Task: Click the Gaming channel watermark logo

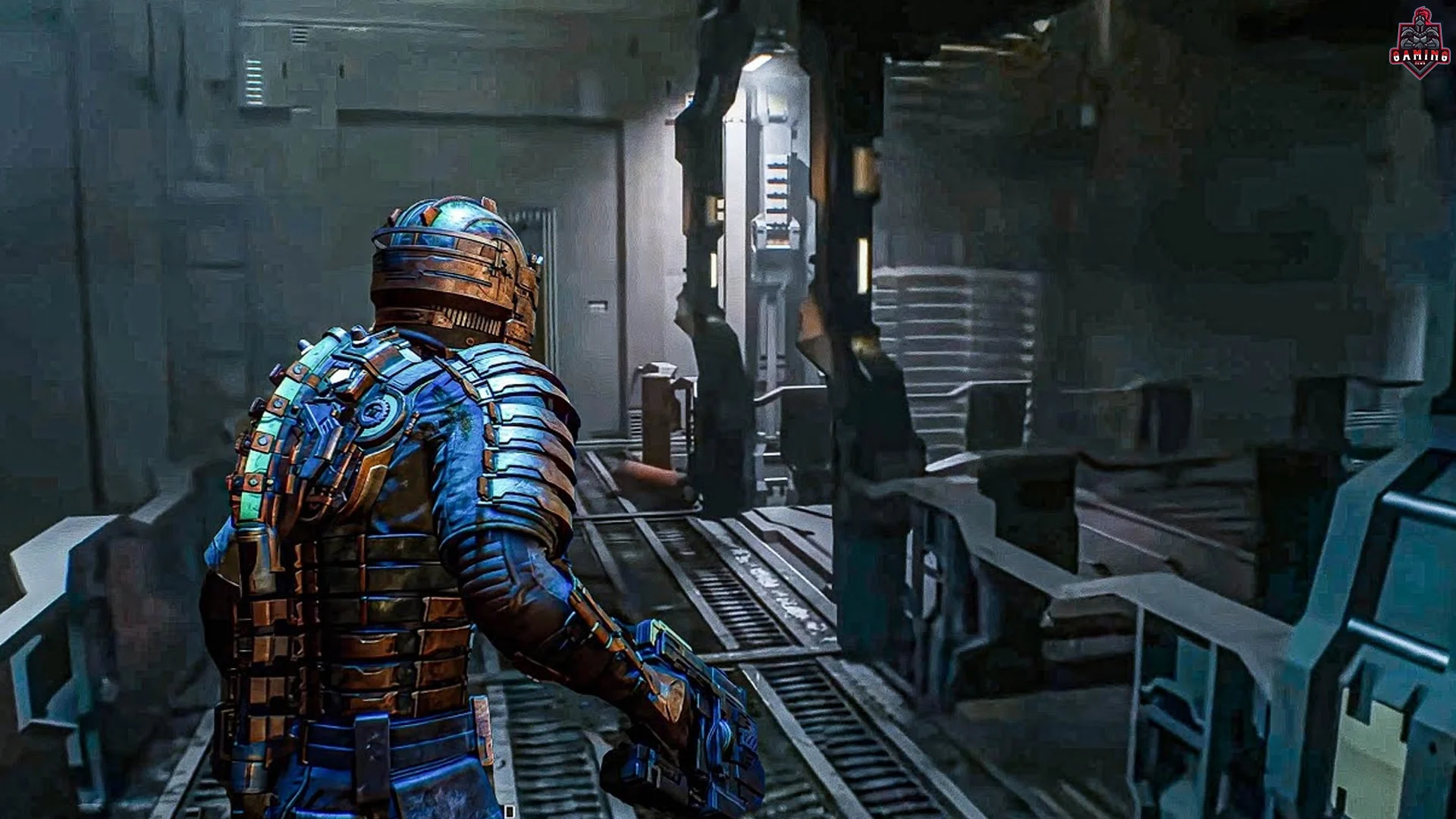Action: point(1420,44)
